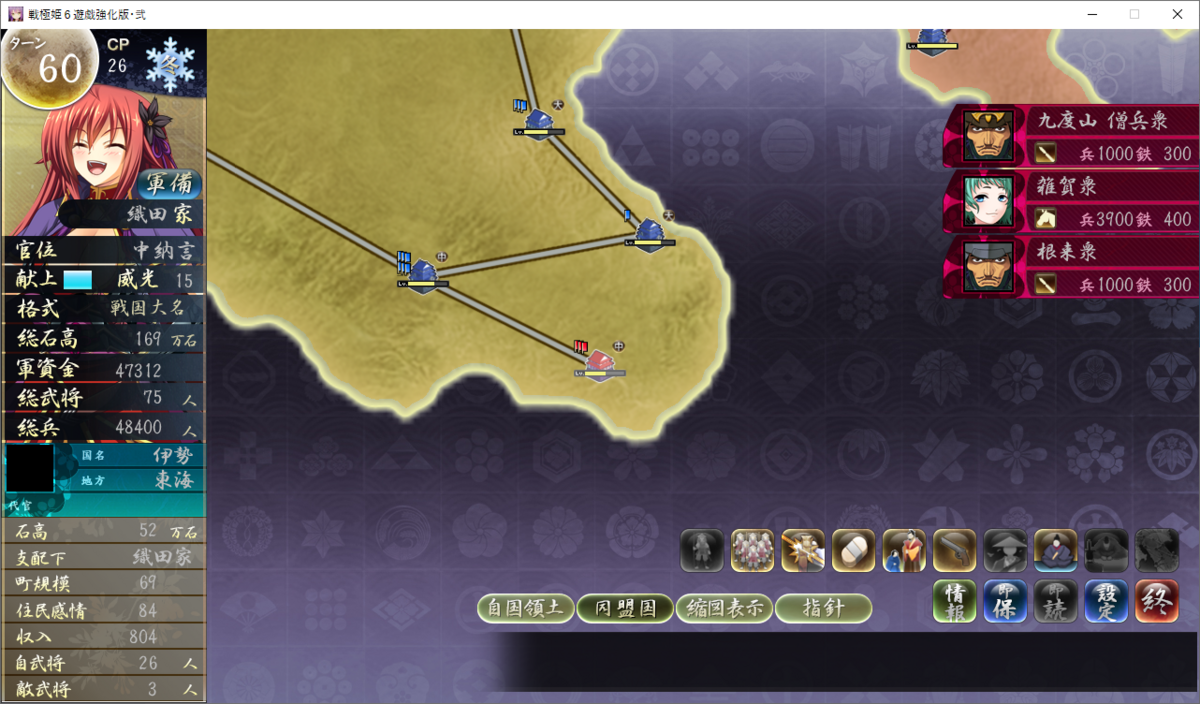Select the flintlock gun command icon
Image resolution: width=1200 pixels, height=704 pixels.
[954, 551]
